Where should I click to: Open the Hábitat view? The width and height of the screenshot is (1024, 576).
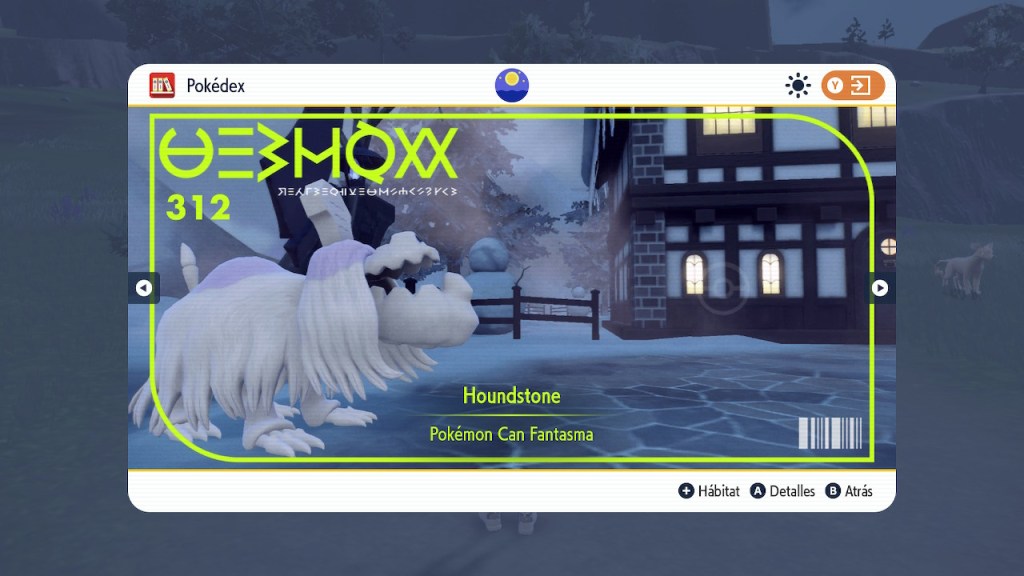tap(709, 491)
